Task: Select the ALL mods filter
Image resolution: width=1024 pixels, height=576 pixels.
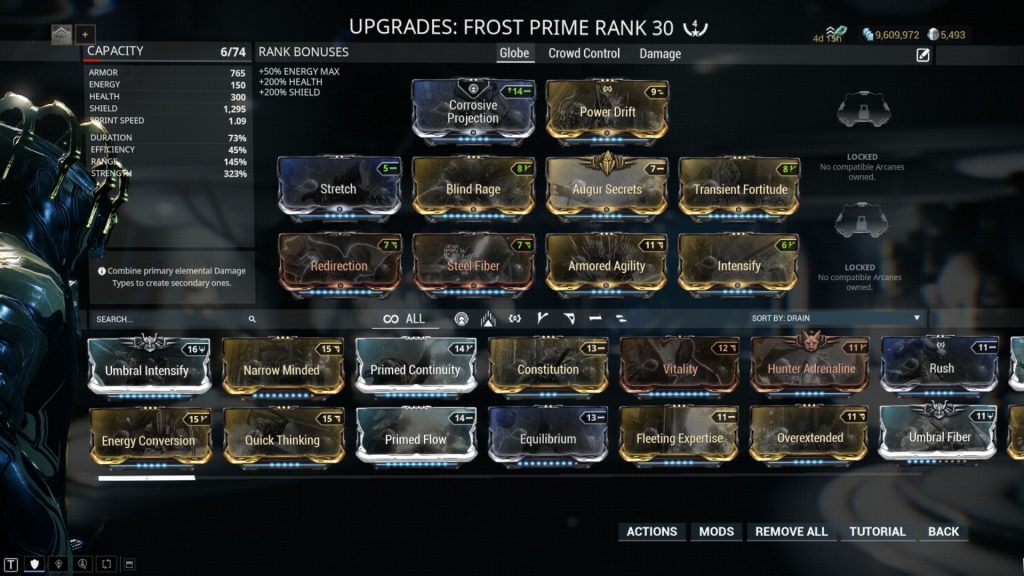Action: point(405,319)
